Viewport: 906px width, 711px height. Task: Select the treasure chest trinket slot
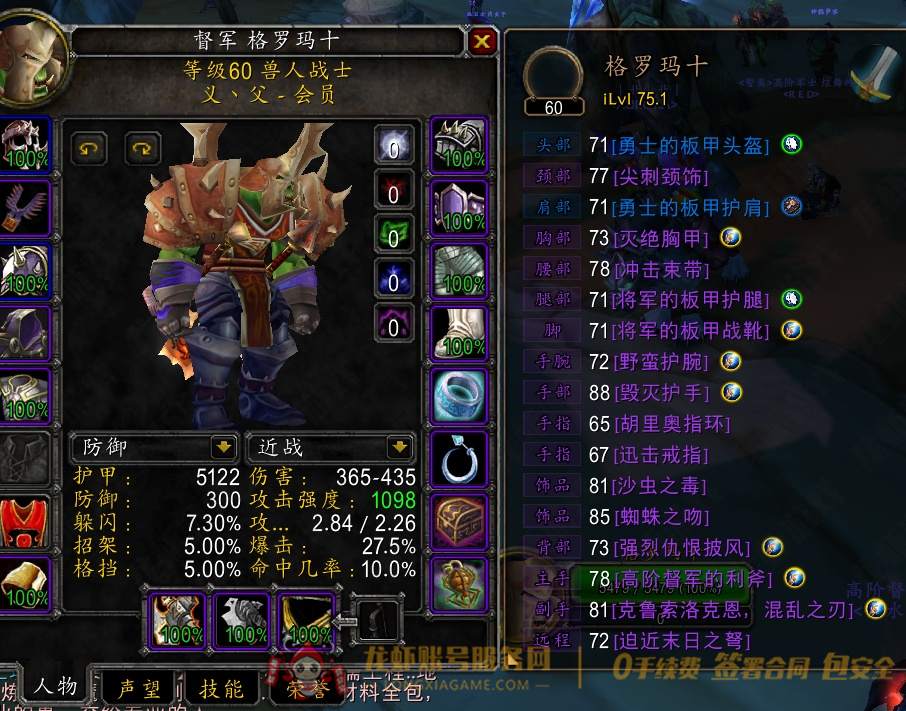point(459,520)
